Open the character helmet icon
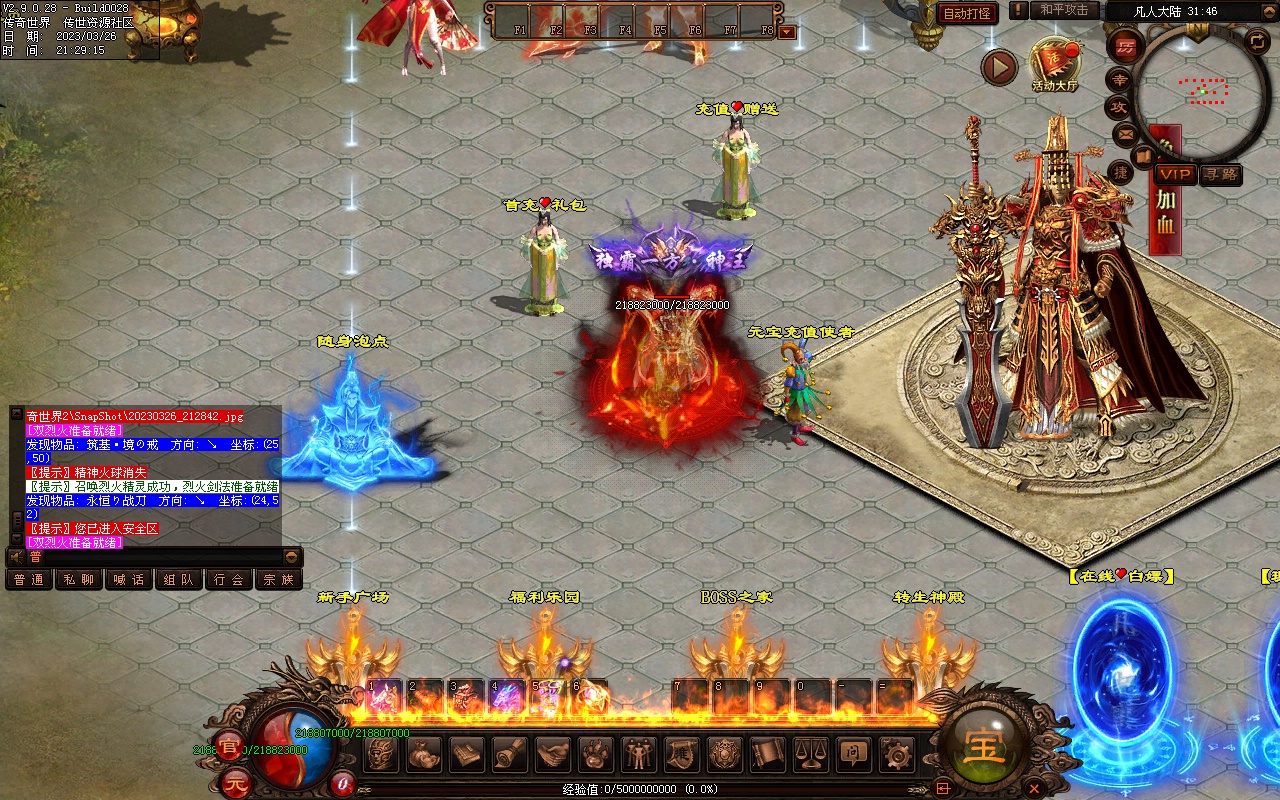The width and height of the screenshot is (1280, 800). 381,753
